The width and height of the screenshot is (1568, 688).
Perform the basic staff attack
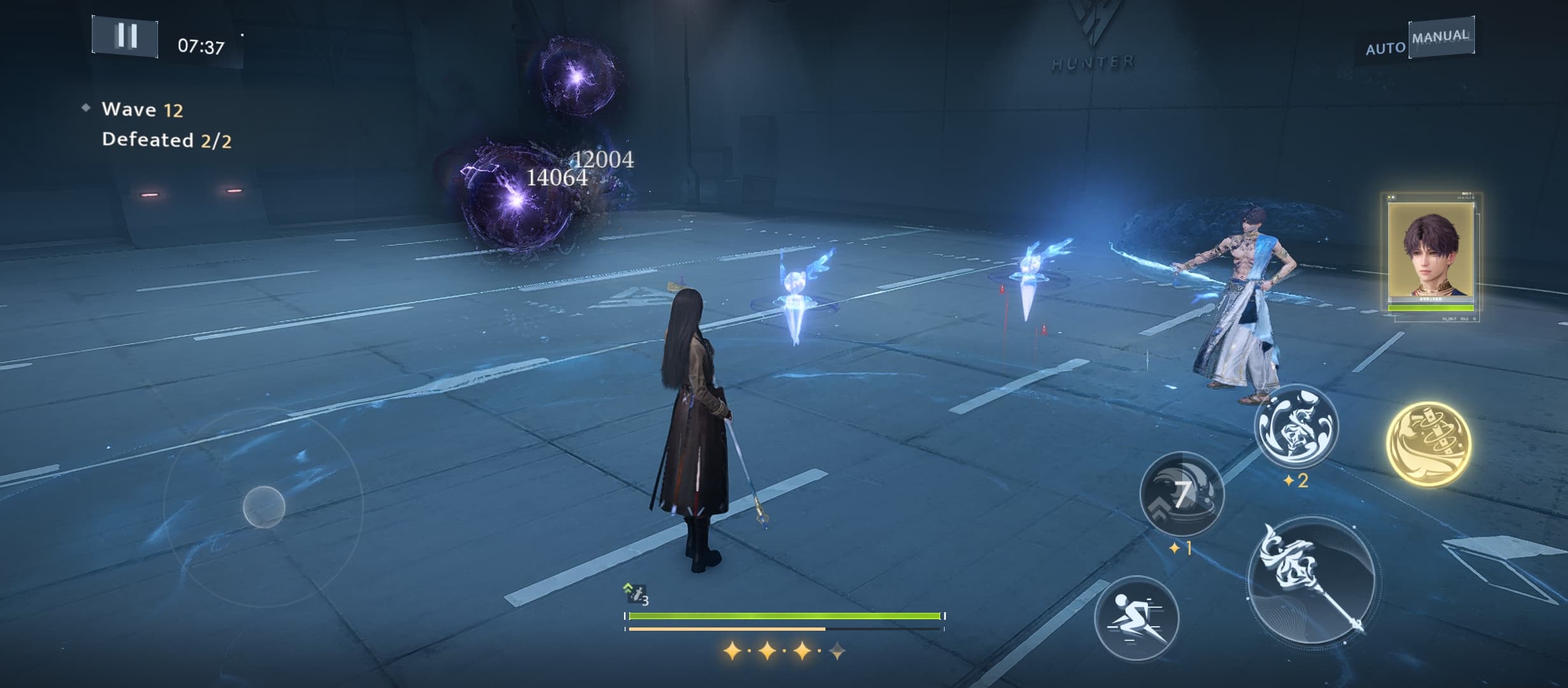tap(1313, 583)
